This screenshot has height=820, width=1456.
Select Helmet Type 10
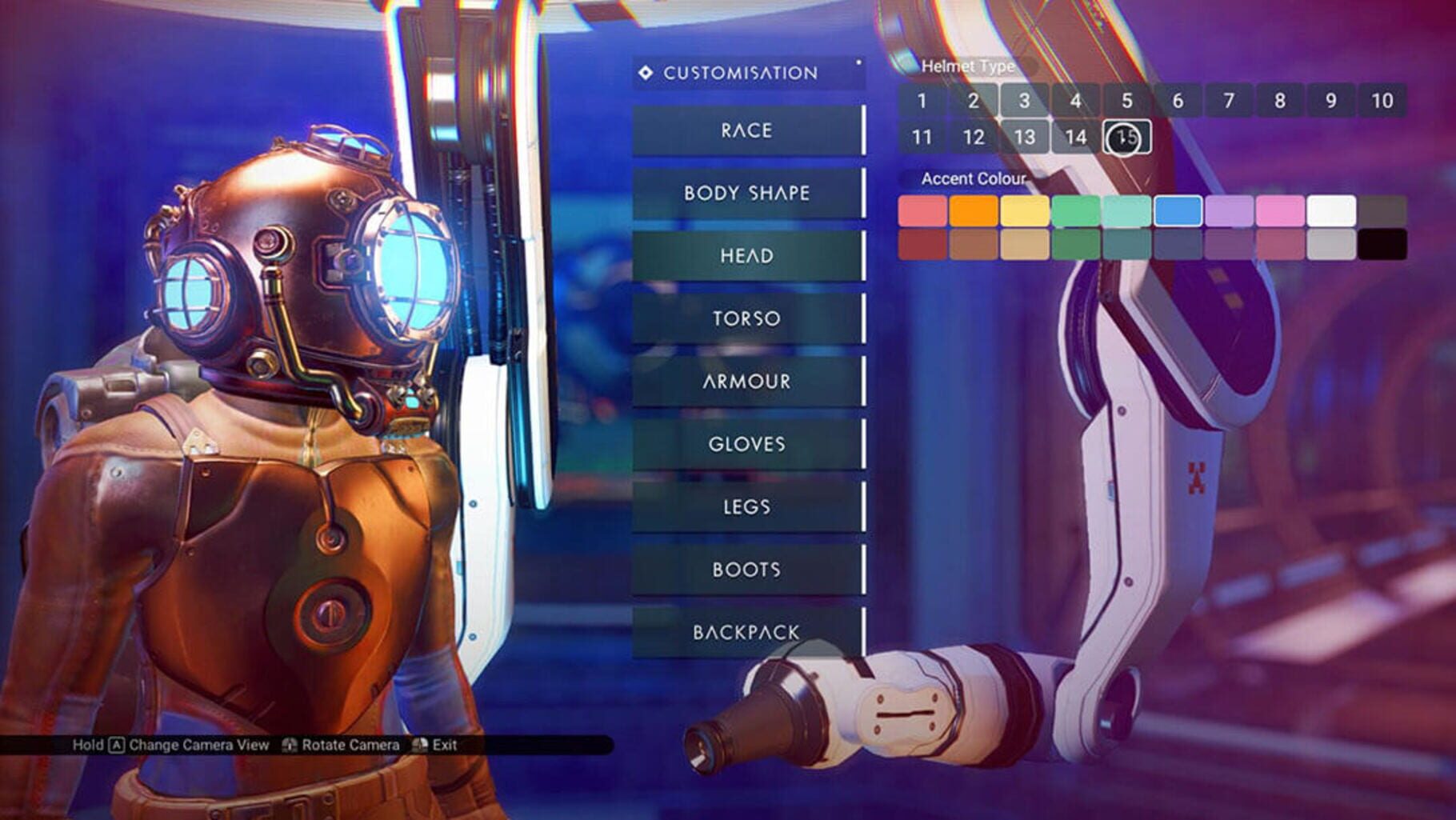coord(1382,101)
